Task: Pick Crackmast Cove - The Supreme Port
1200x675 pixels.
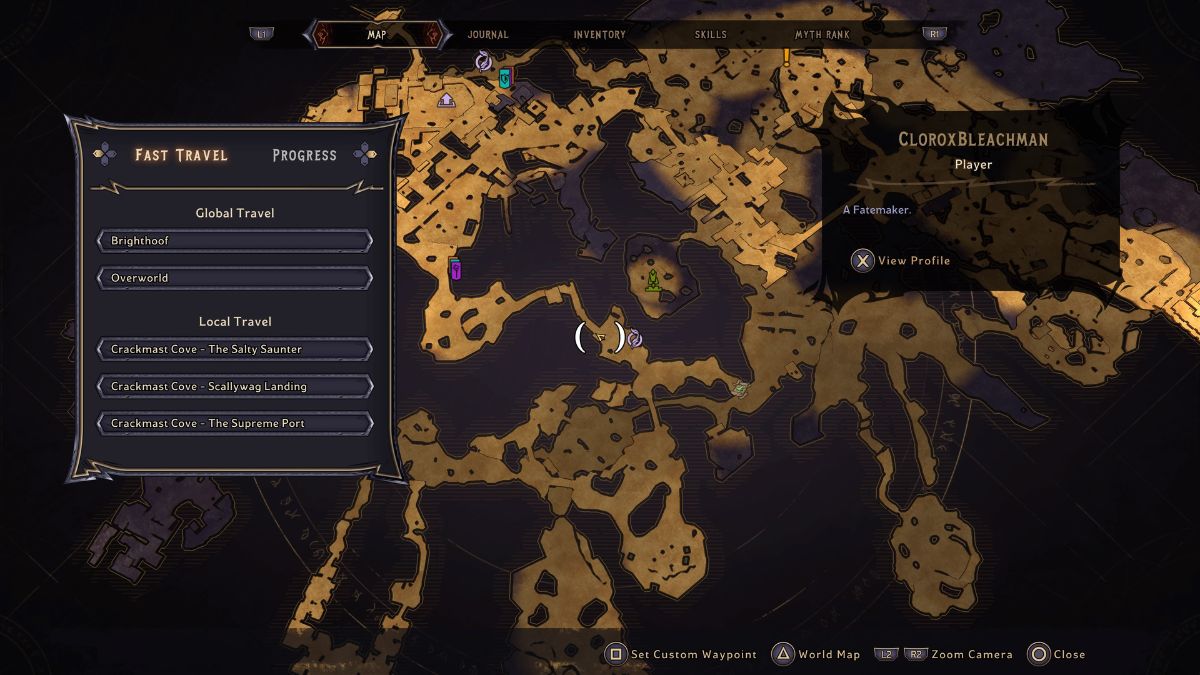Action: 235,423
